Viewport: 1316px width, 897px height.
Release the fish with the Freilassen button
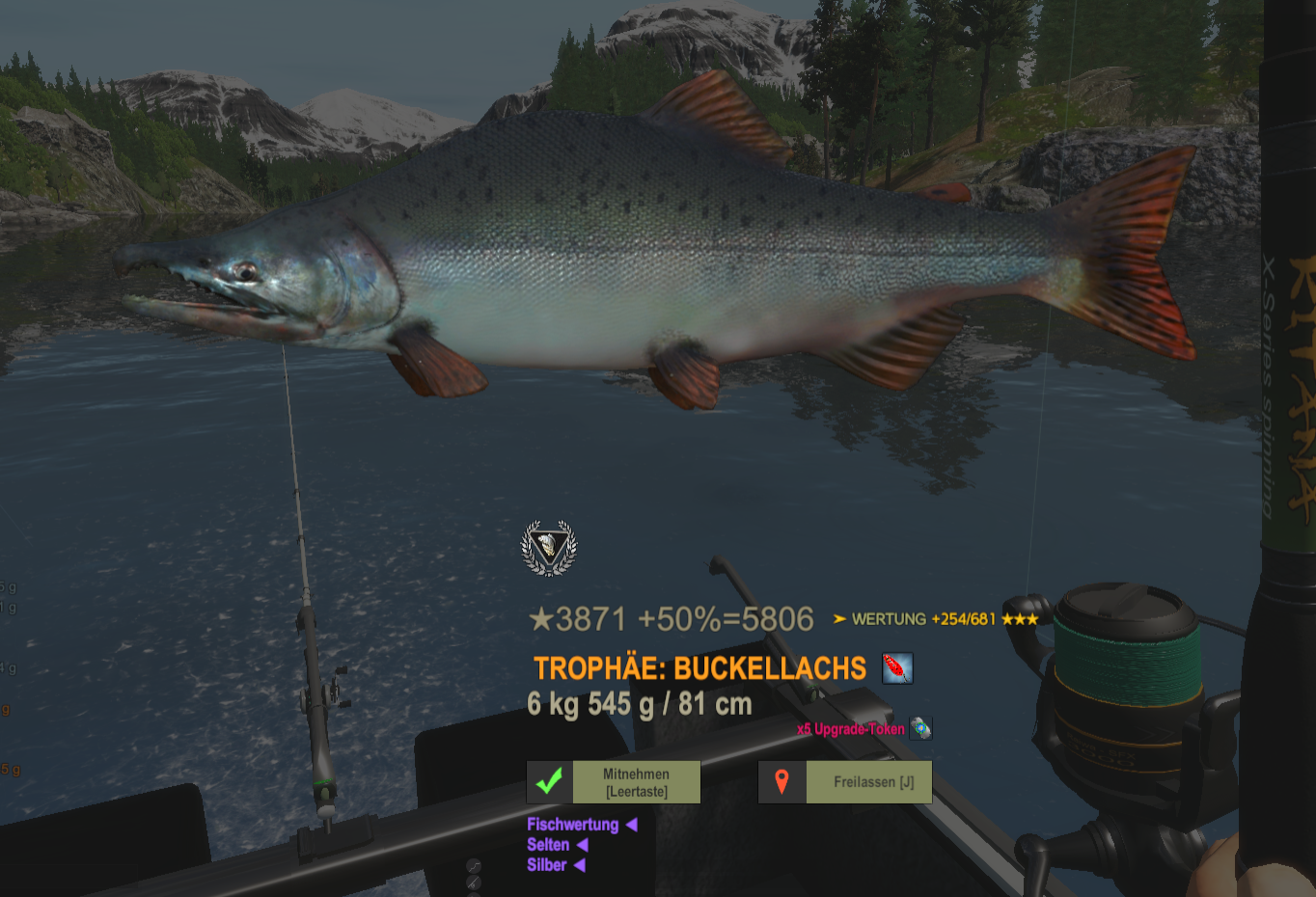pos(845,782)
